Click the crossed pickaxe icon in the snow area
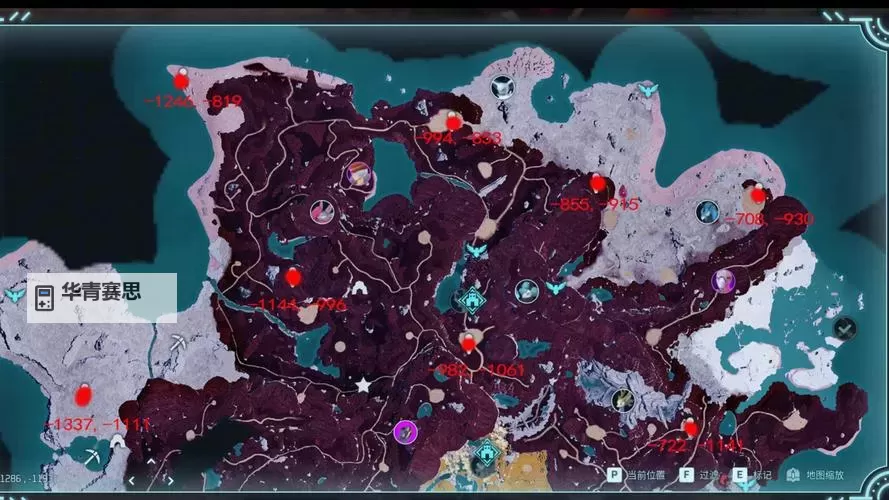The height and width of the screenshot is (500, 889). (x=178, y=344)
